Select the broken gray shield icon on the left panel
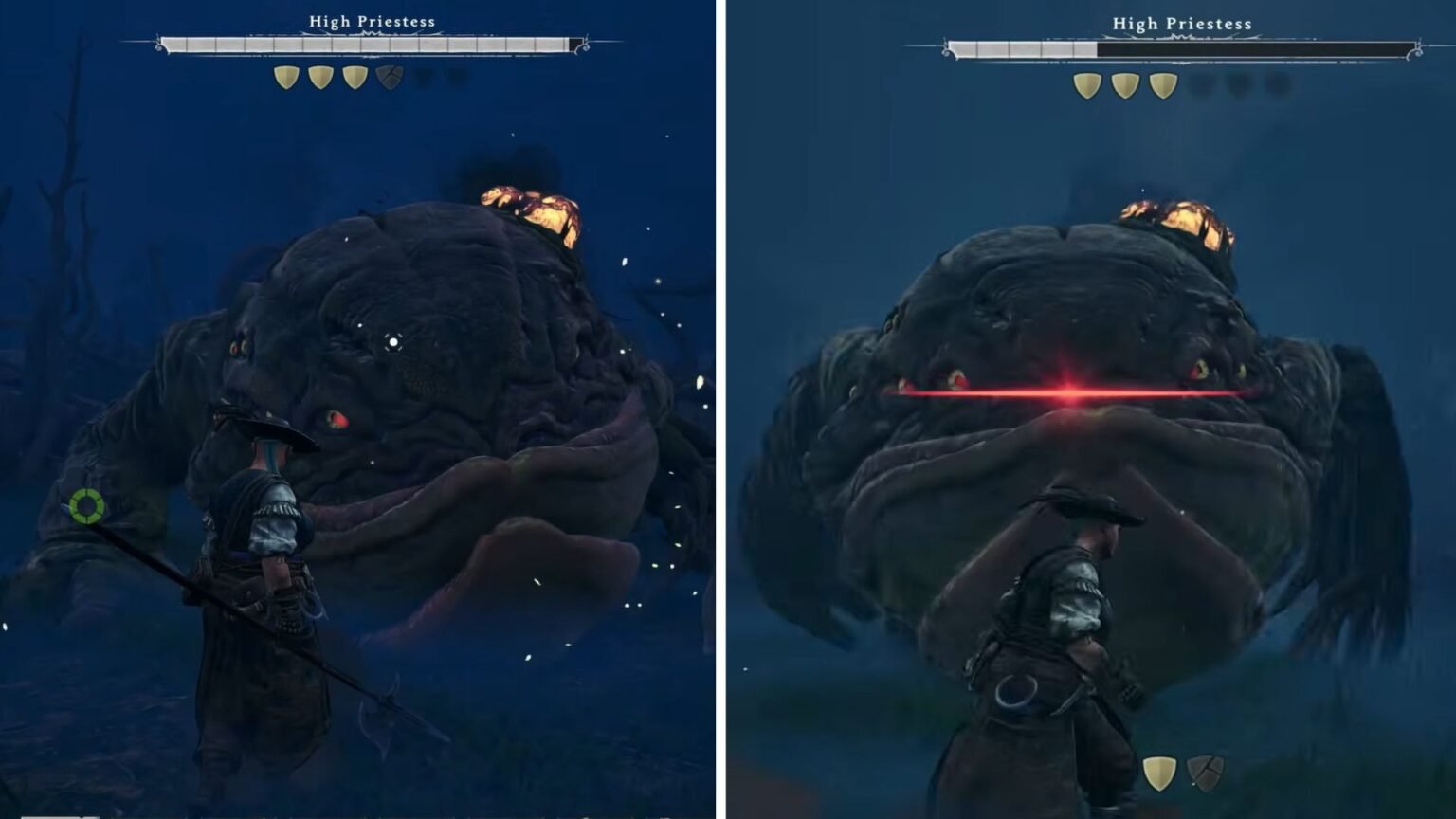This screenshot has width=1456, height=819. click(389, 76)
